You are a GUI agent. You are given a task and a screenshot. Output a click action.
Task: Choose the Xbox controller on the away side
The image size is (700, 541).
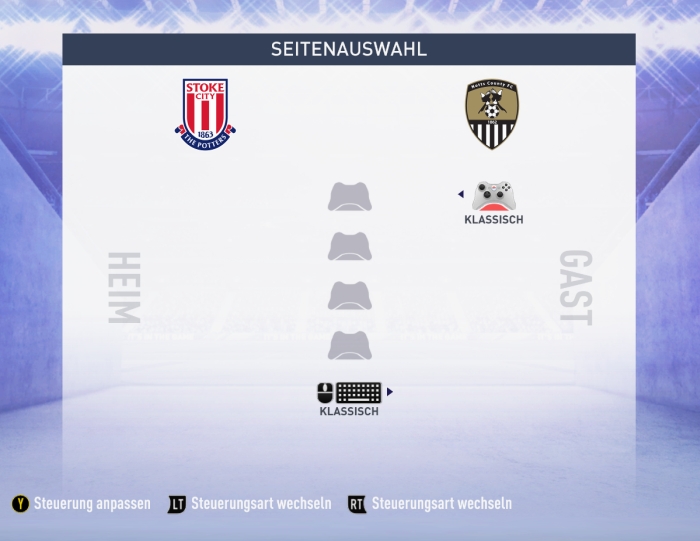point(493,196)
